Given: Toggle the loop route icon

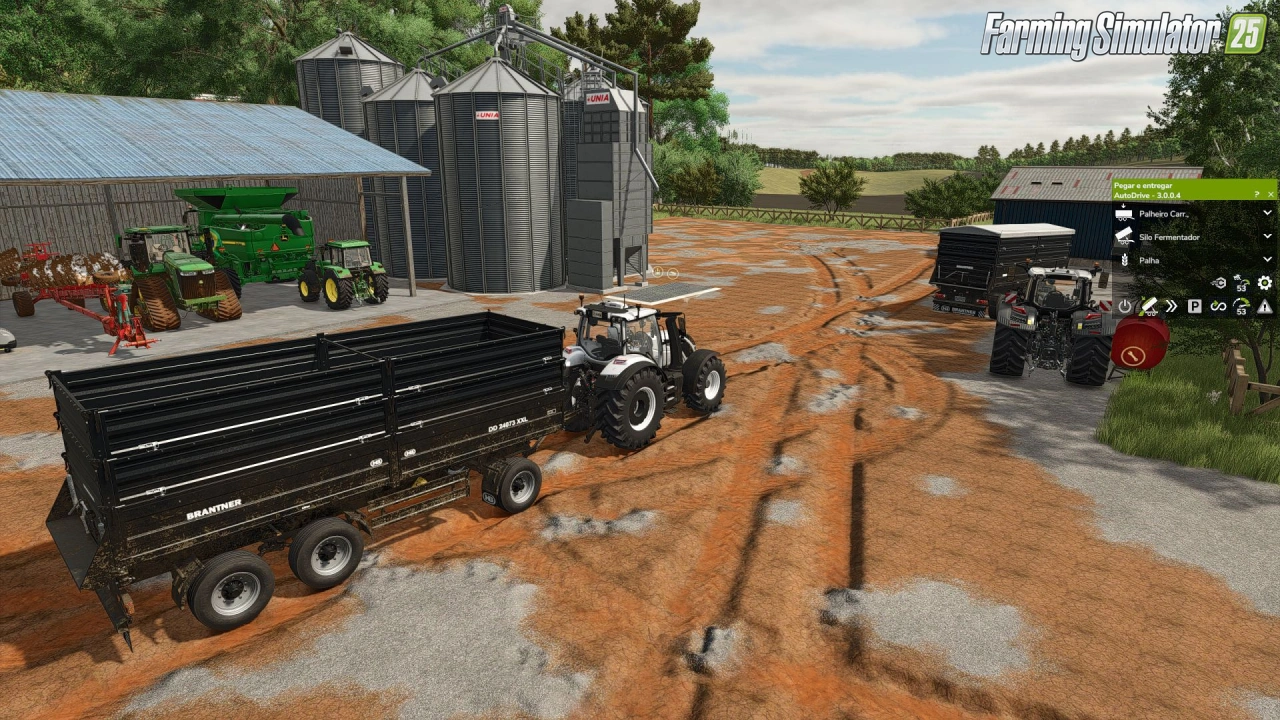Looking at the screenshot, I should tap(1218, 306).
